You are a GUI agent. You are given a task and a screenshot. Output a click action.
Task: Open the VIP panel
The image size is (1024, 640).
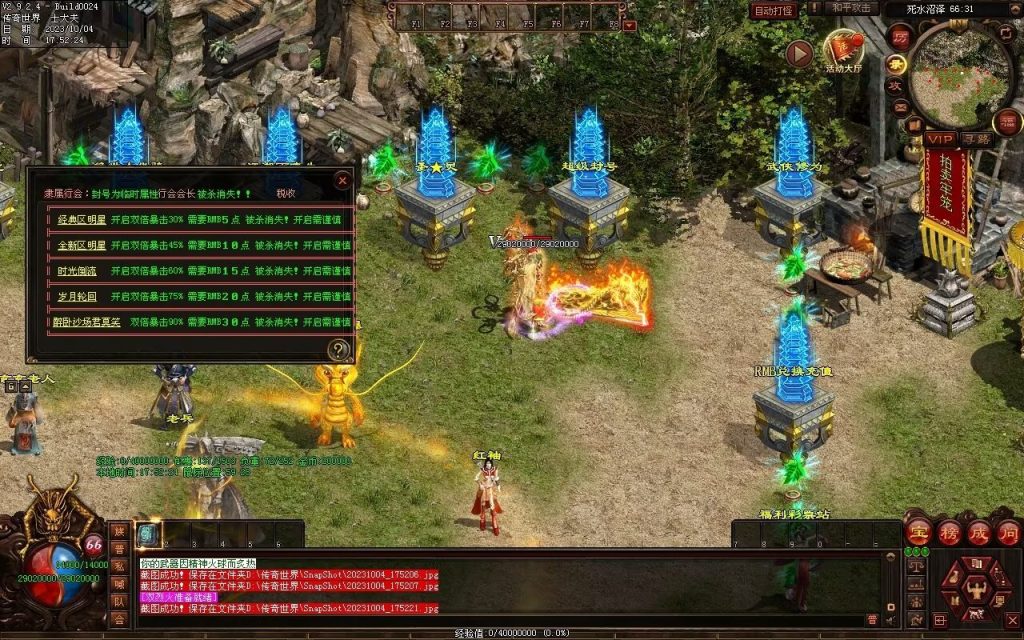[939, 139]
